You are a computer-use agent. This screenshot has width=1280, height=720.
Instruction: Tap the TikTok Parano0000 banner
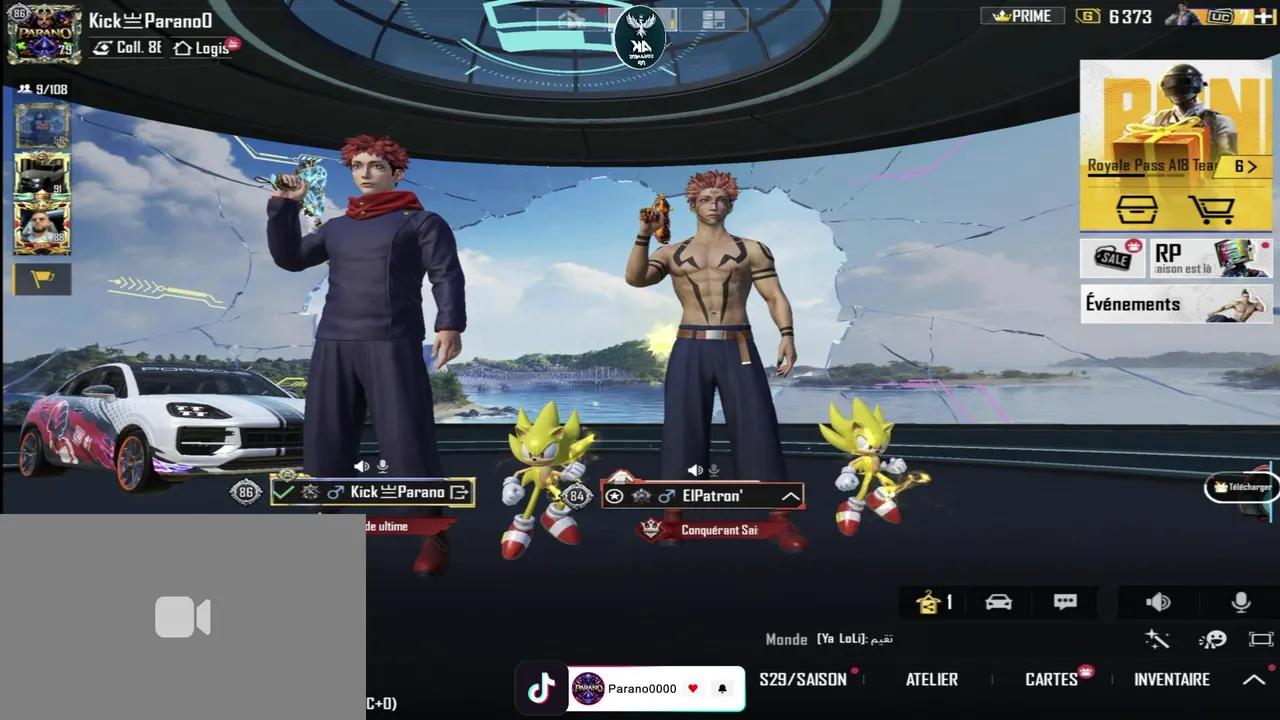(x=628, y=688)
